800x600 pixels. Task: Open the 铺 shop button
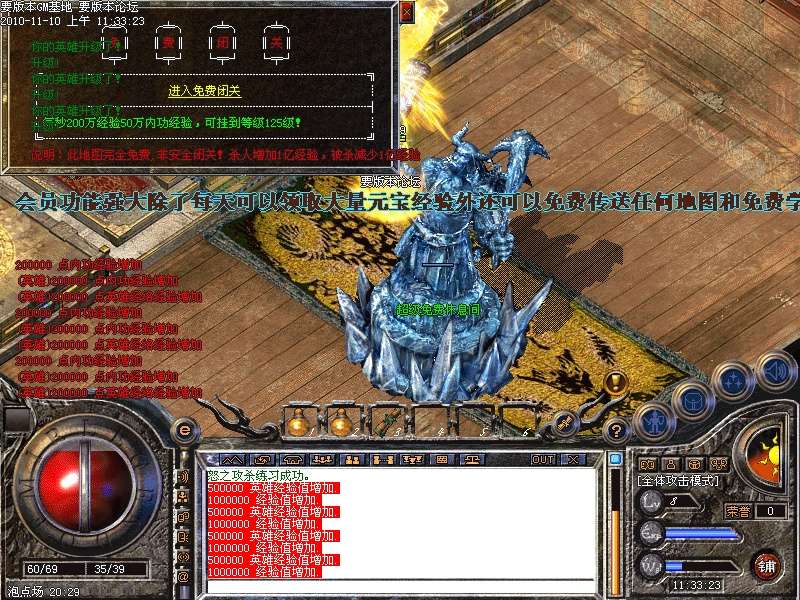[767, 565]
